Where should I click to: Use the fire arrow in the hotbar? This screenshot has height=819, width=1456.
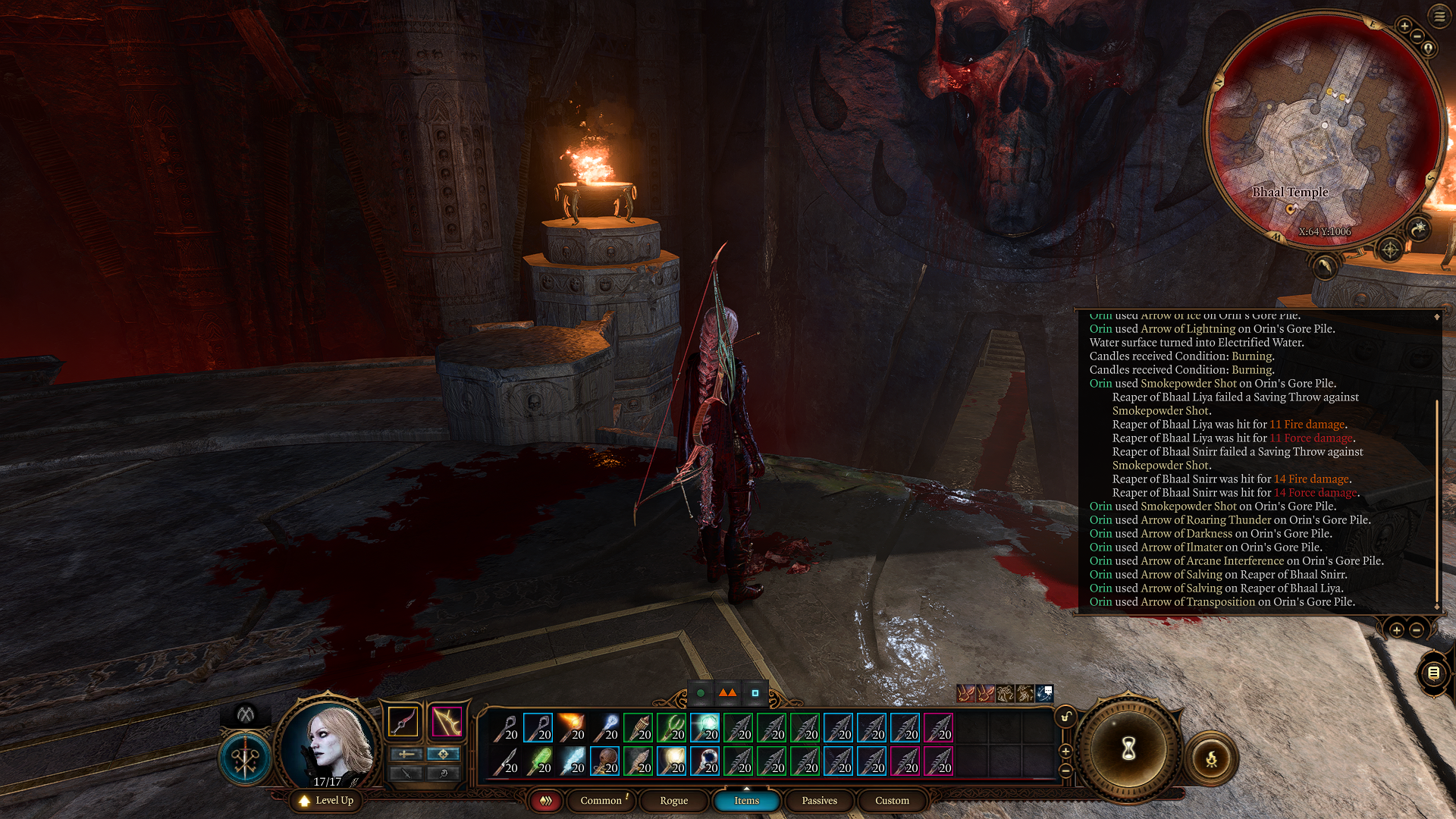click(x=572, y=727)
